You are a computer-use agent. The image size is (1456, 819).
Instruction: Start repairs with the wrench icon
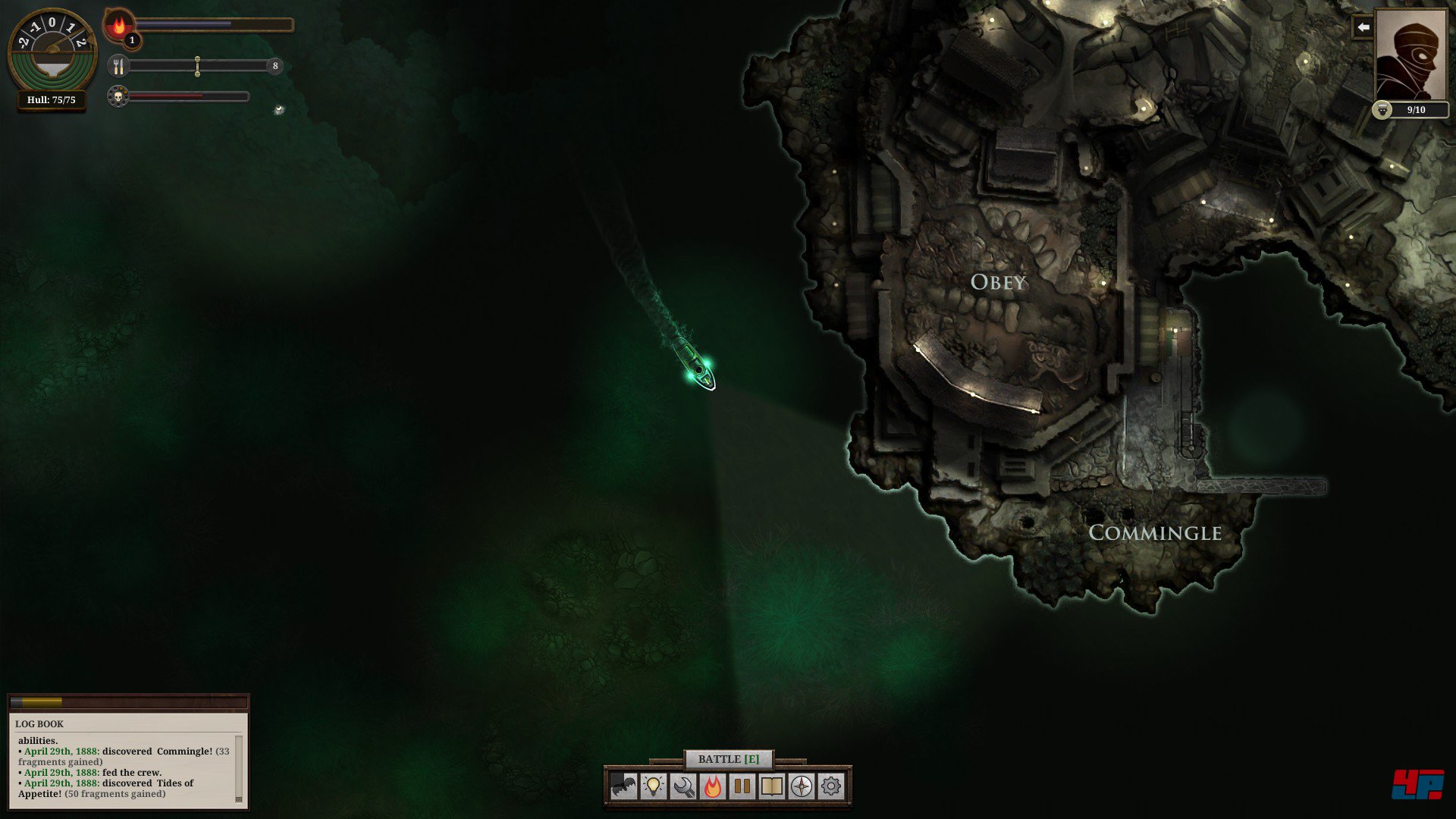[x=682, y=786]
